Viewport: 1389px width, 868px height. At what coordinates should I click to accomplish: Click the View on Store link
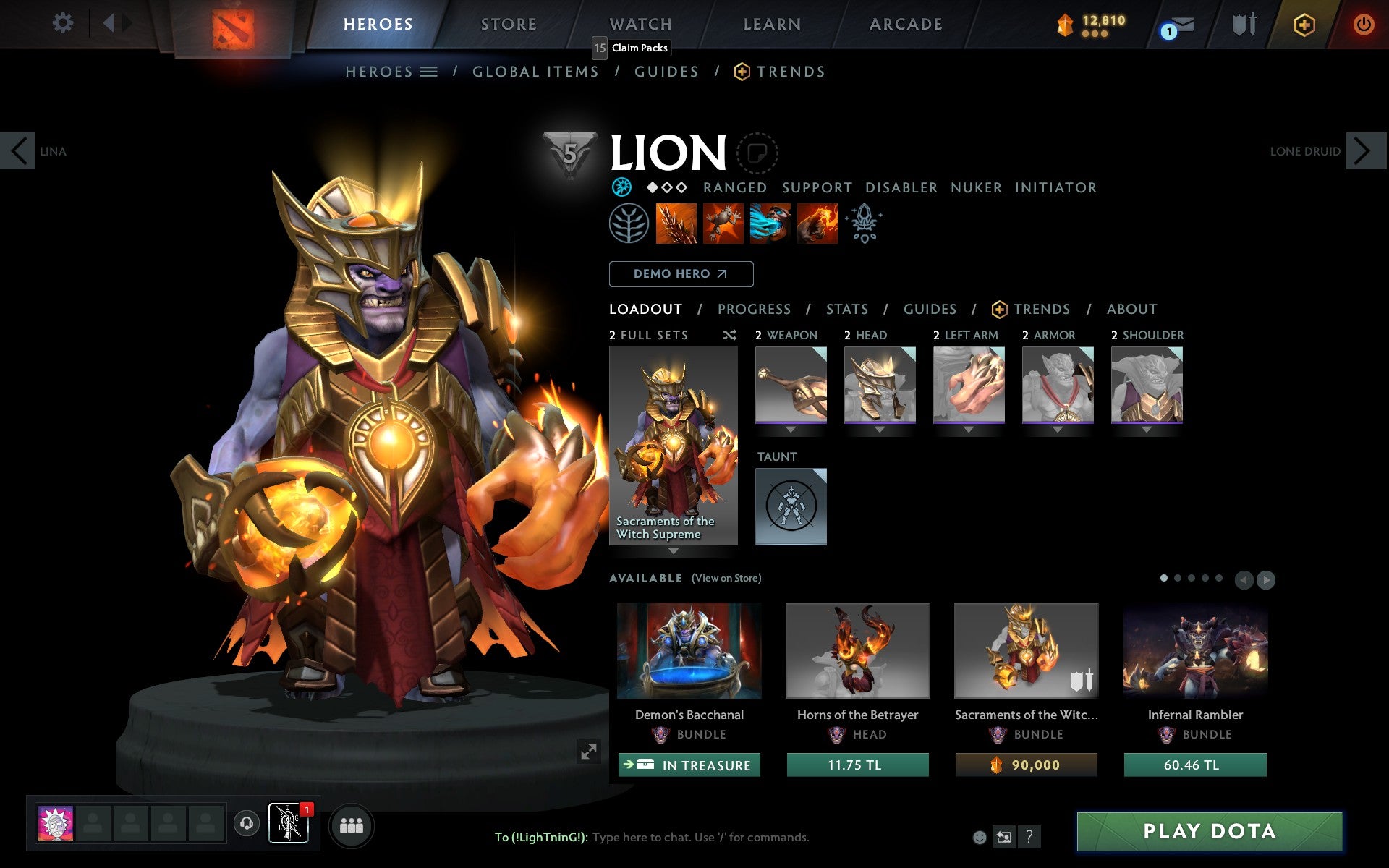pyautogui.click(x=726, y=578)
